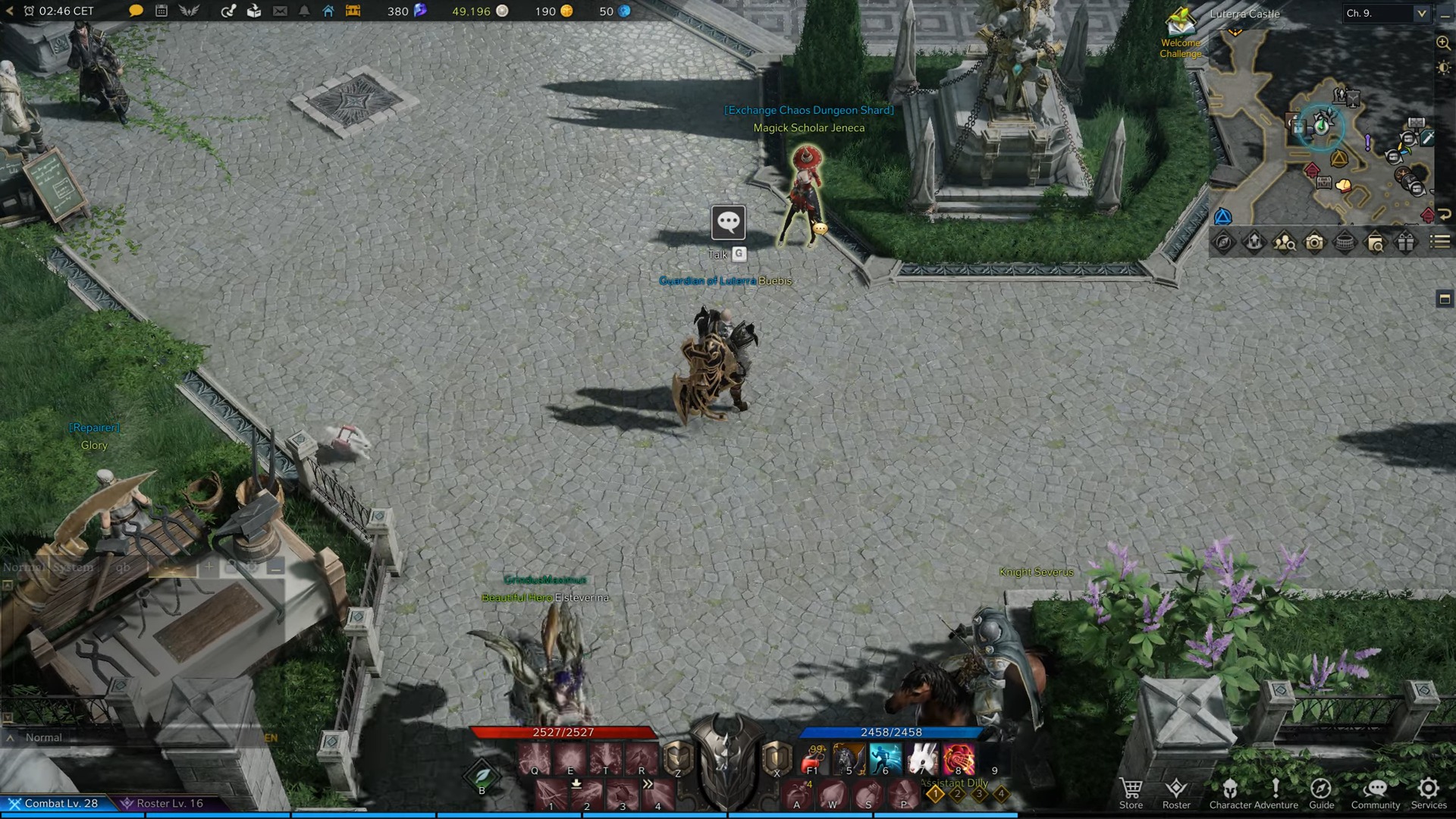Open the mail envelope icon
This screenshot has width=1456, height=819.
pos(280,11)
